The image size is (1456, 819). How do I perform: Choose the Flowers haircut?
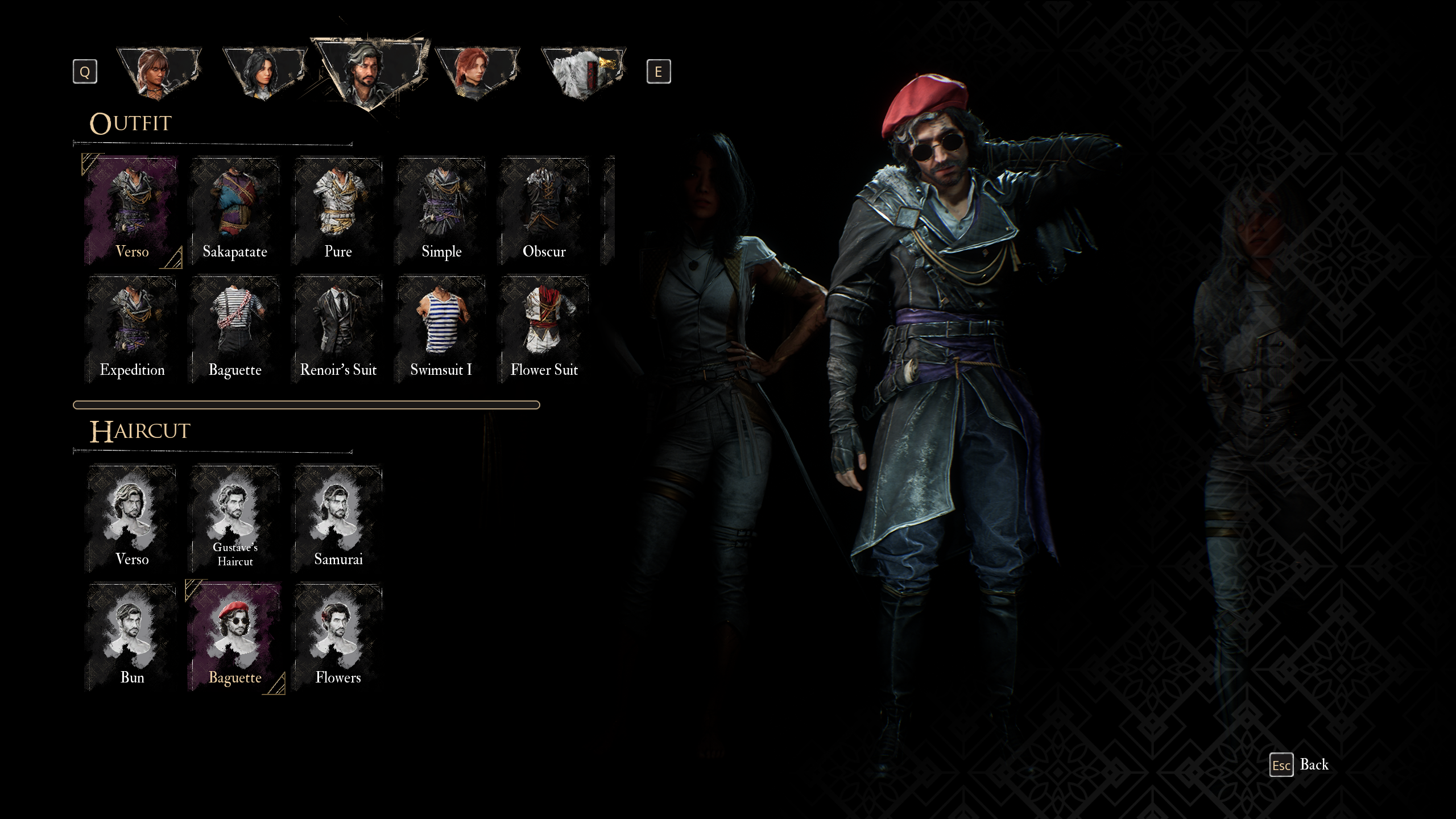(338, 636)
